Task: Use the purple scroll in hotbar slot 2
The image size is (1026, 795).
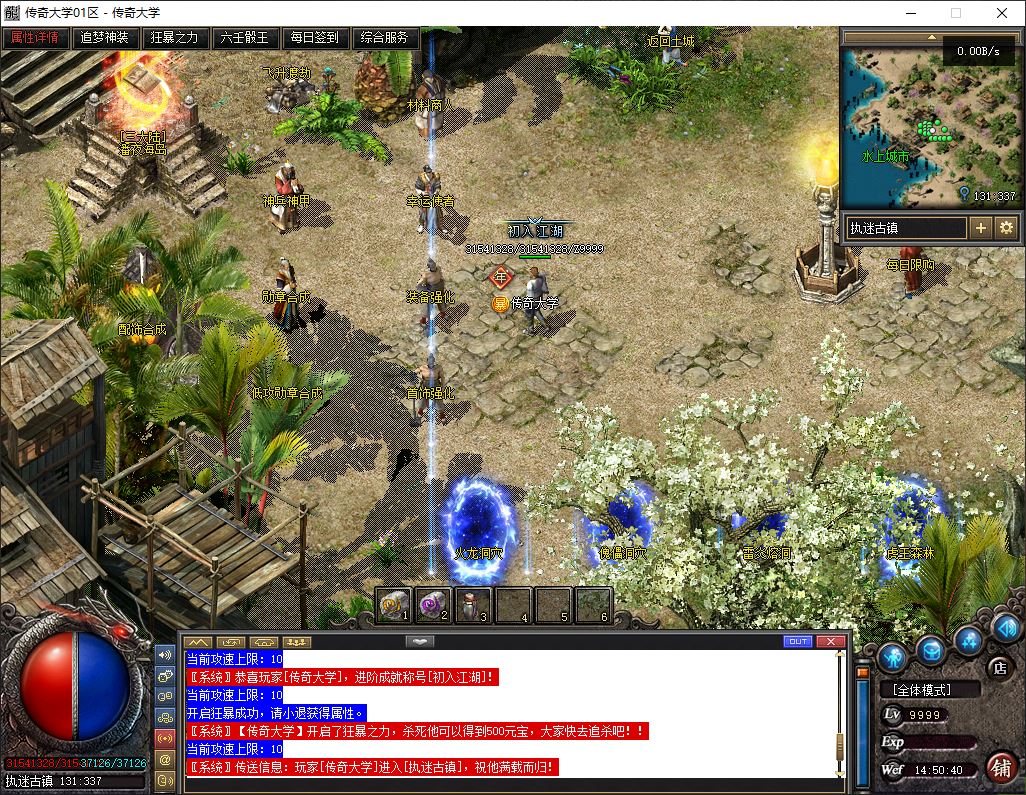Action: 434,604
